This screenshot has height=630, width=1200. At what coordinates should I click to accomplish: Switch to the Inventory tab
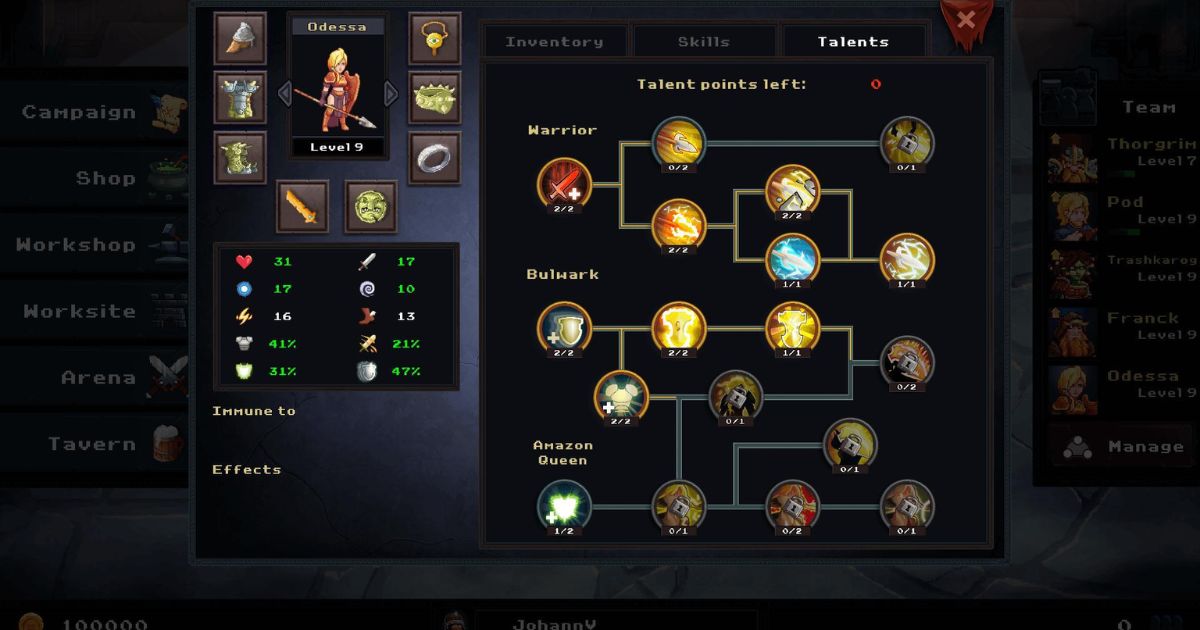[554, 42]
